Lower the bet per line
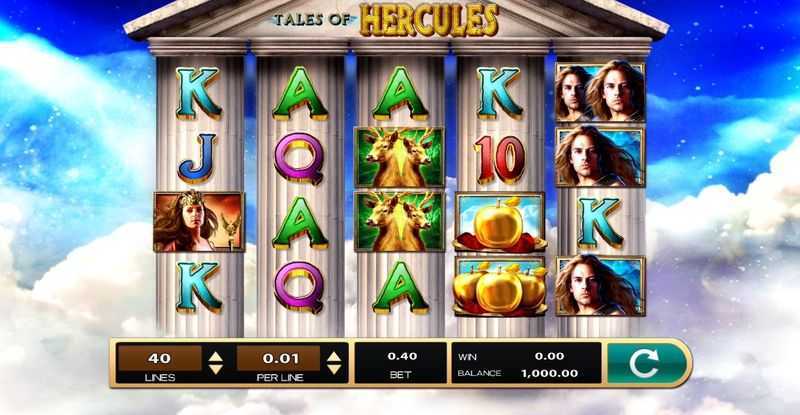This screenshot has width=800, height=415. (334, 369)
